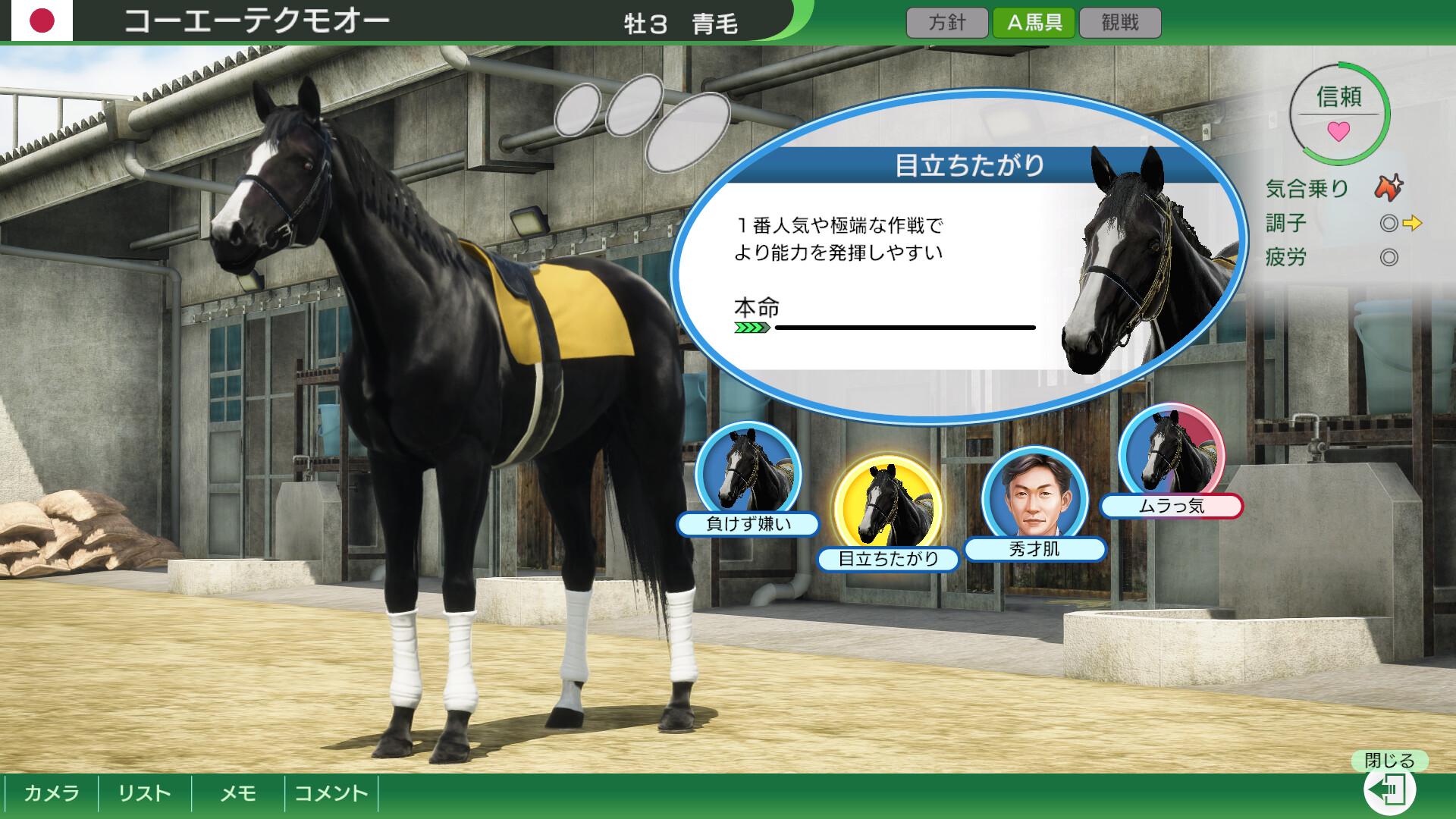Open the コメント menu item
The width and height of the screenshot is (1456, 819).
pyautogui.click(x=331, y=795)
